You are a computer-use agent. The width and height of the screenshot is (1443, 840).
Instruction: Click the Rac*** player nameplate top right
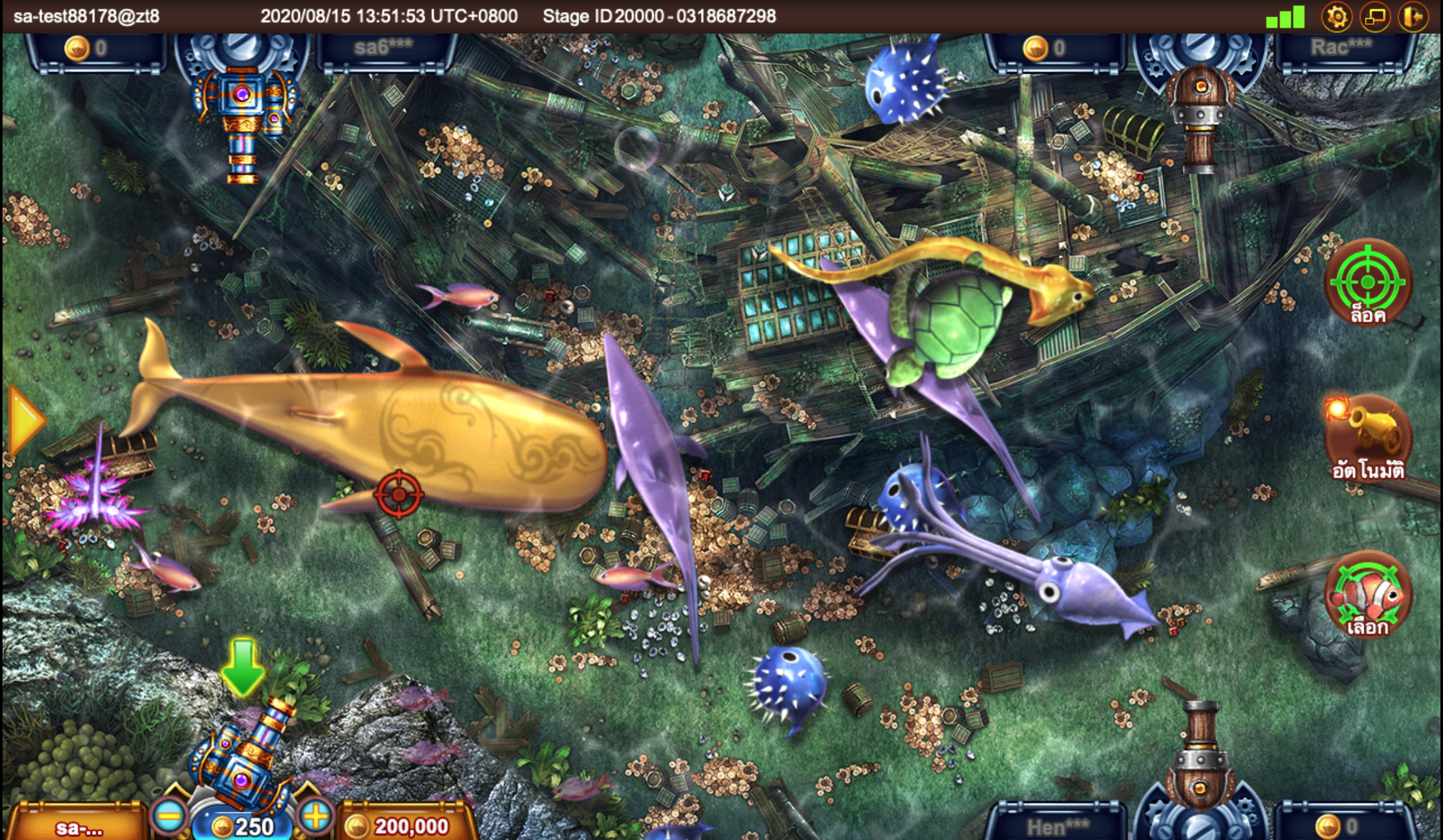1343,47
